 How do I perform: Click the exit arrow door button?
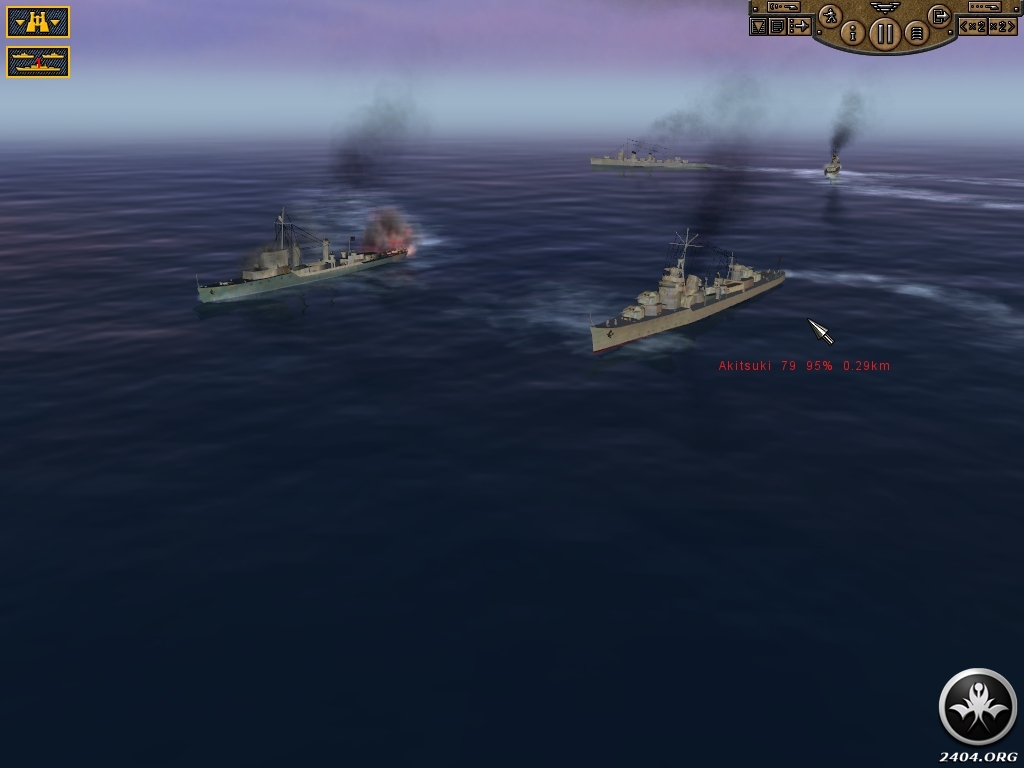click(x=939, y=15)
